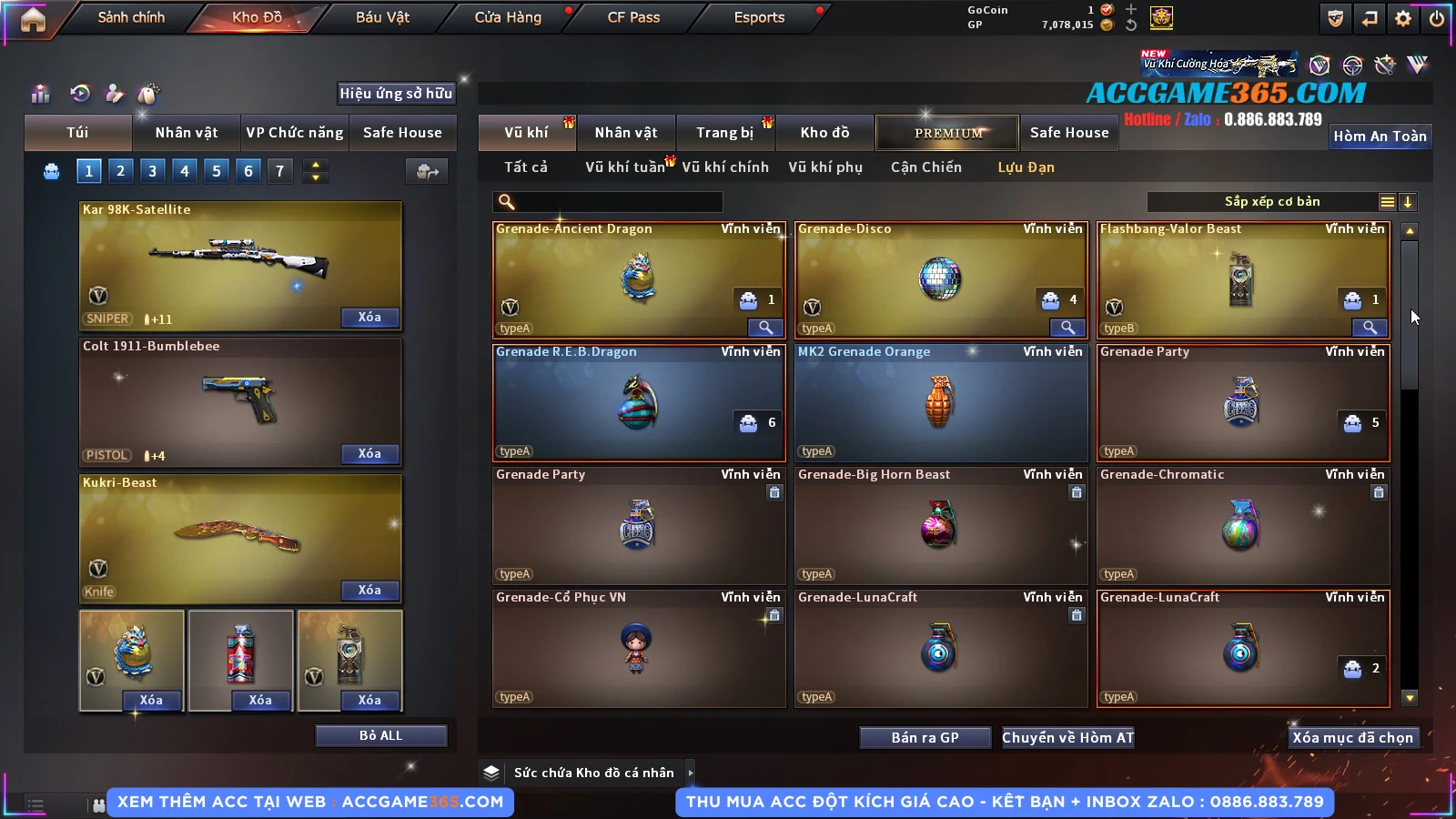Image resolution: width=1456 pixels, height=819 pixels.
Task: Remove the Kar 98K-Satellite with Xóa
Action: click(369, 318)
